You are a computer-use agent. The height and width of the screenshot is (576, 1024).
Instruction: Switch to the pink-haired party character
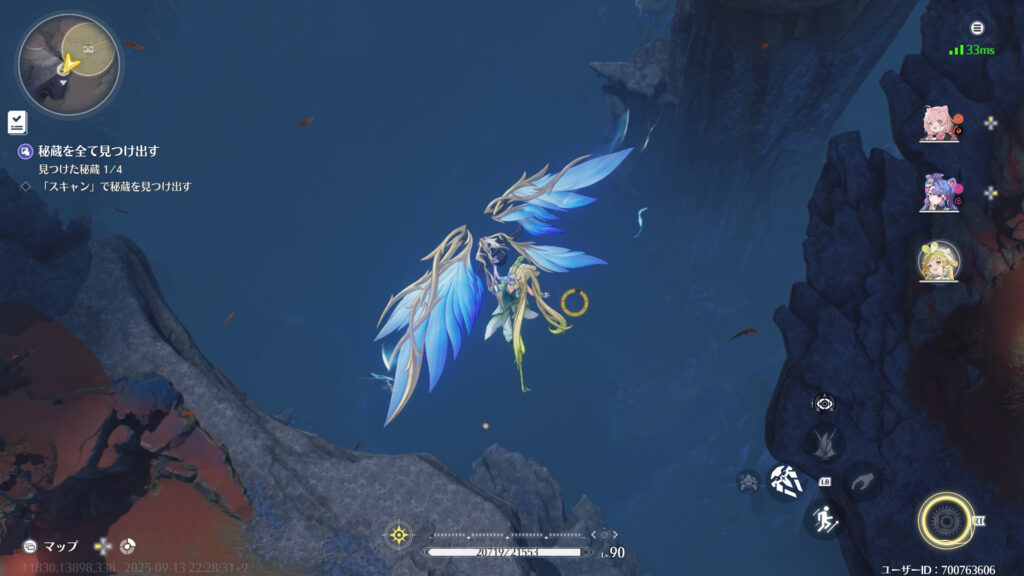939,124
